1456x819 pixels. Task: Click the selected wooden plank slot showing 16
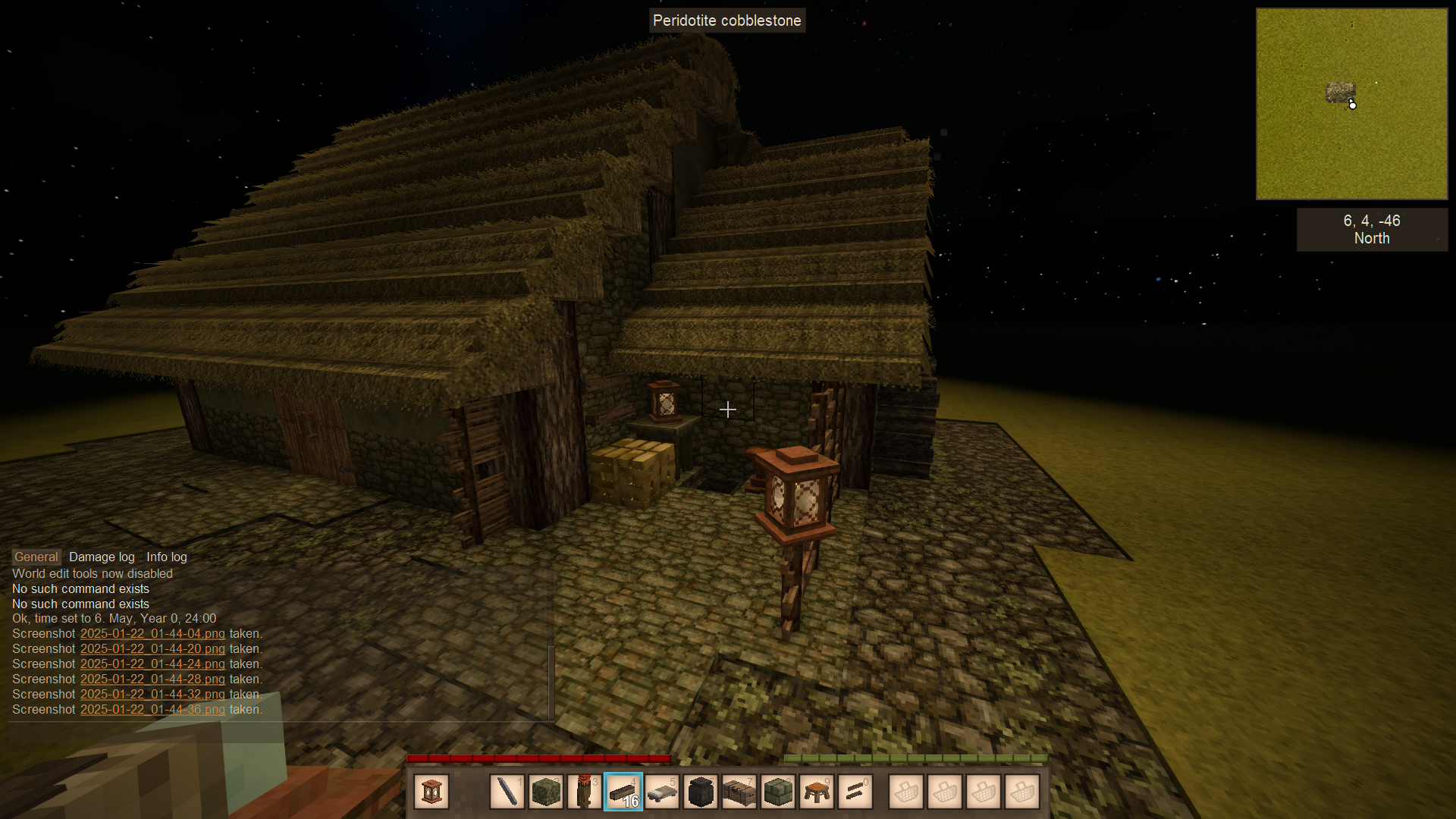623,792
